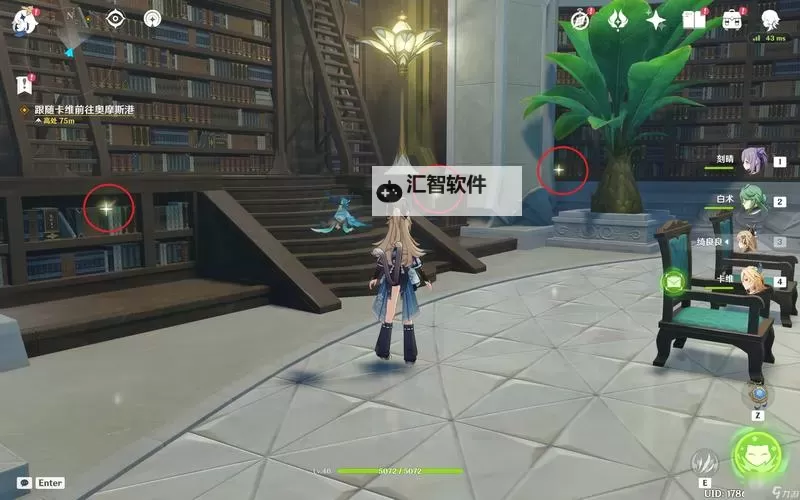Open the character profile head icon
The width and height of the screenshot is (800, 500).
coord(770,19)
